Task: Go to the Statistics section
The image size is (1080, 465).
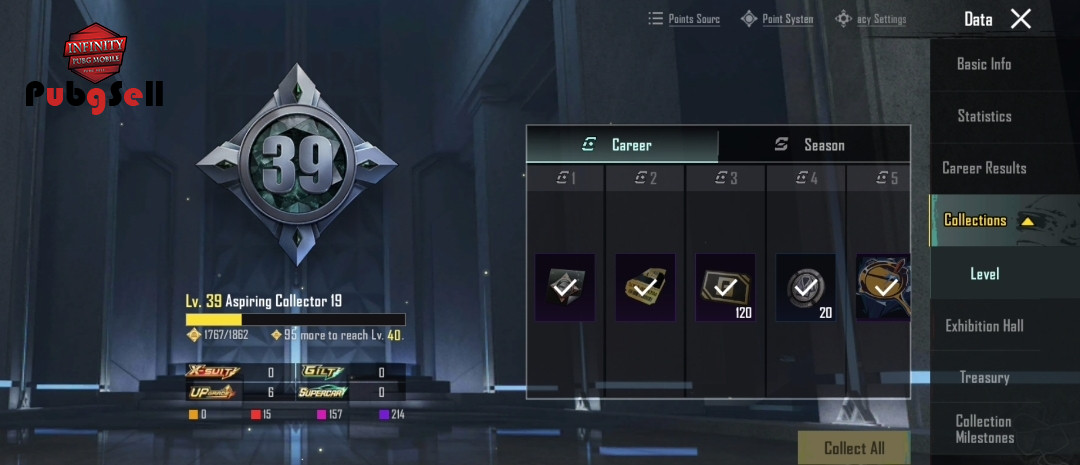Action: click(x=984, y=116)
